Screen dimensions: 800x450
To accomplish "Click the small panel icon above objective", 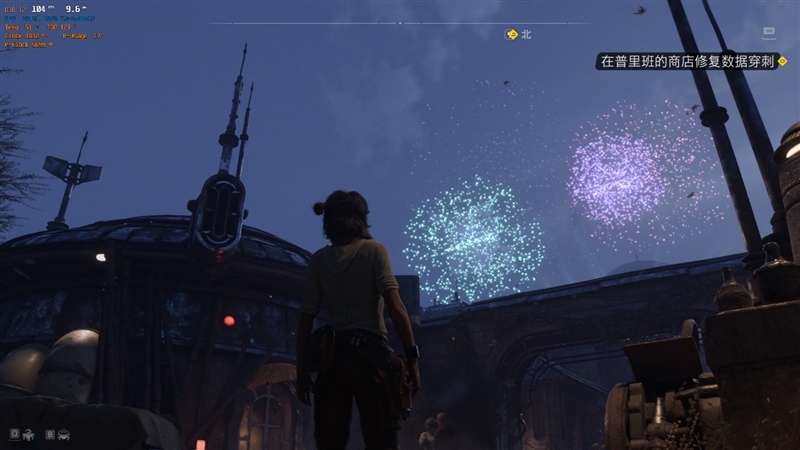I will click(769, 32).
